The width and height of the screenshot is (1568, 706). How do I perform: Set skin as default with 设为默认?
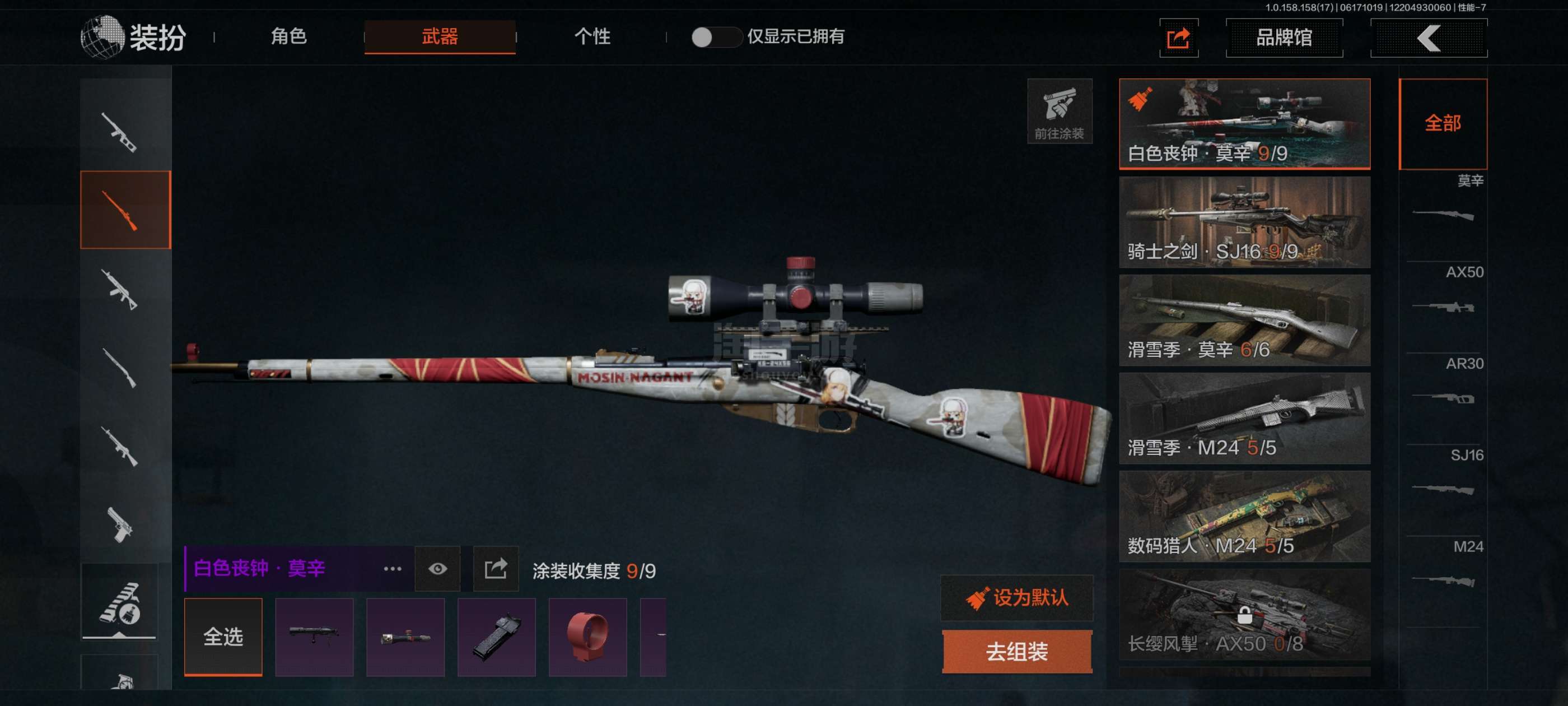(1016, 597)
